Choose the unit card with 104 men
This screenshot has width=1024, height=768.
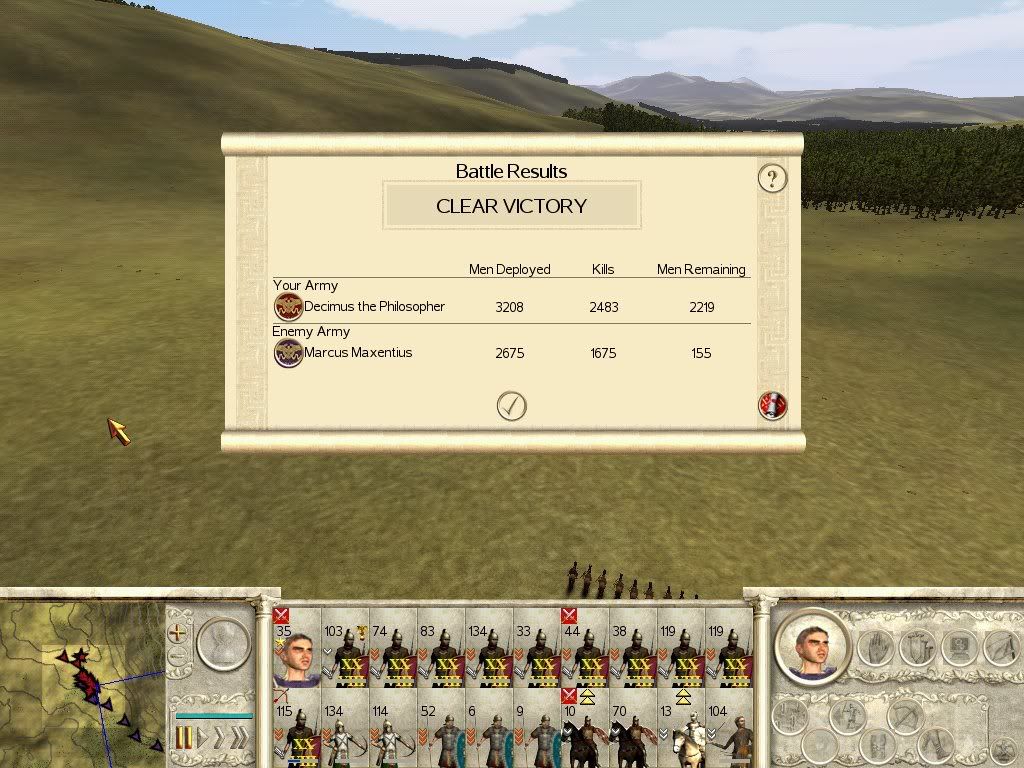pyautogui.click(x=729, y=732)
